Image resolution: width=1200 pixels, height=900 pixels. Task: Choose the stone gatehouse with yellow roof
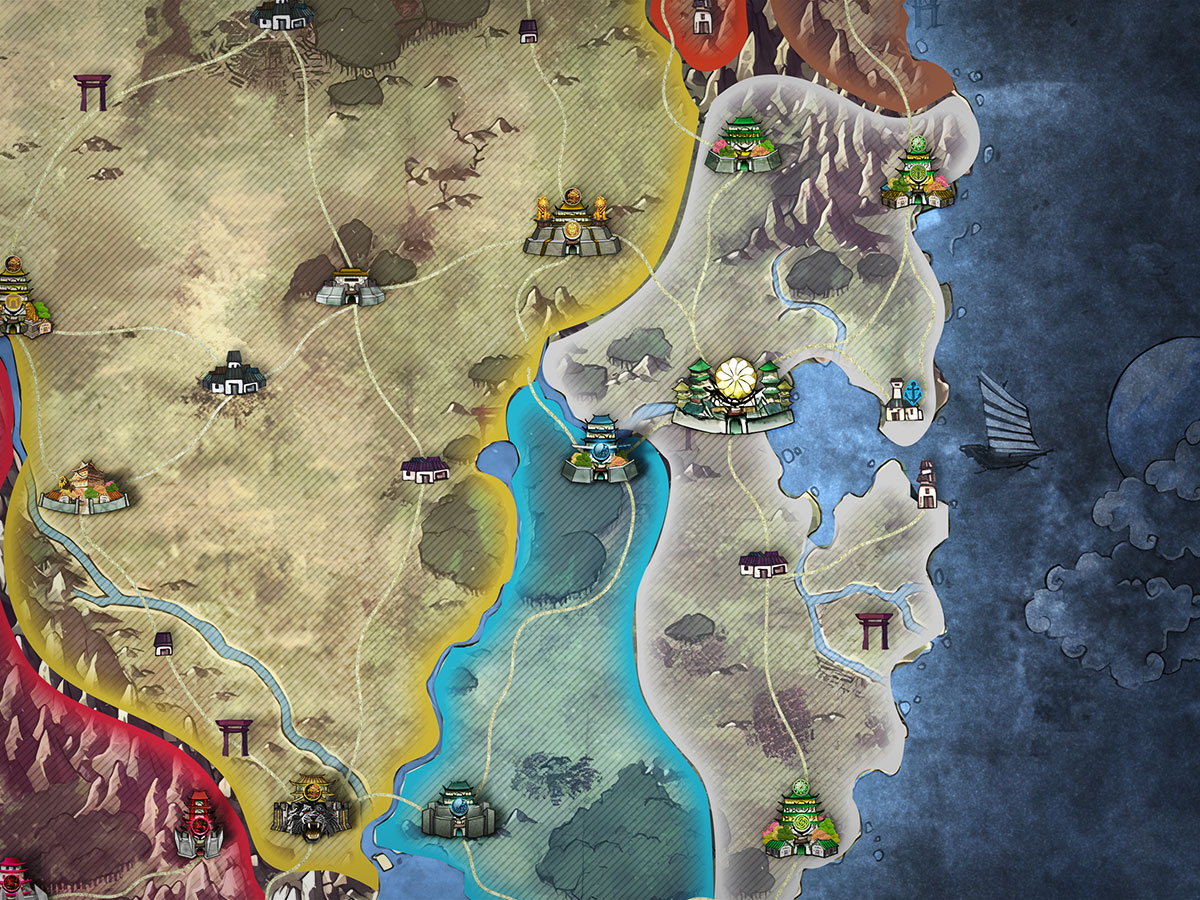[x=350, y=287]
